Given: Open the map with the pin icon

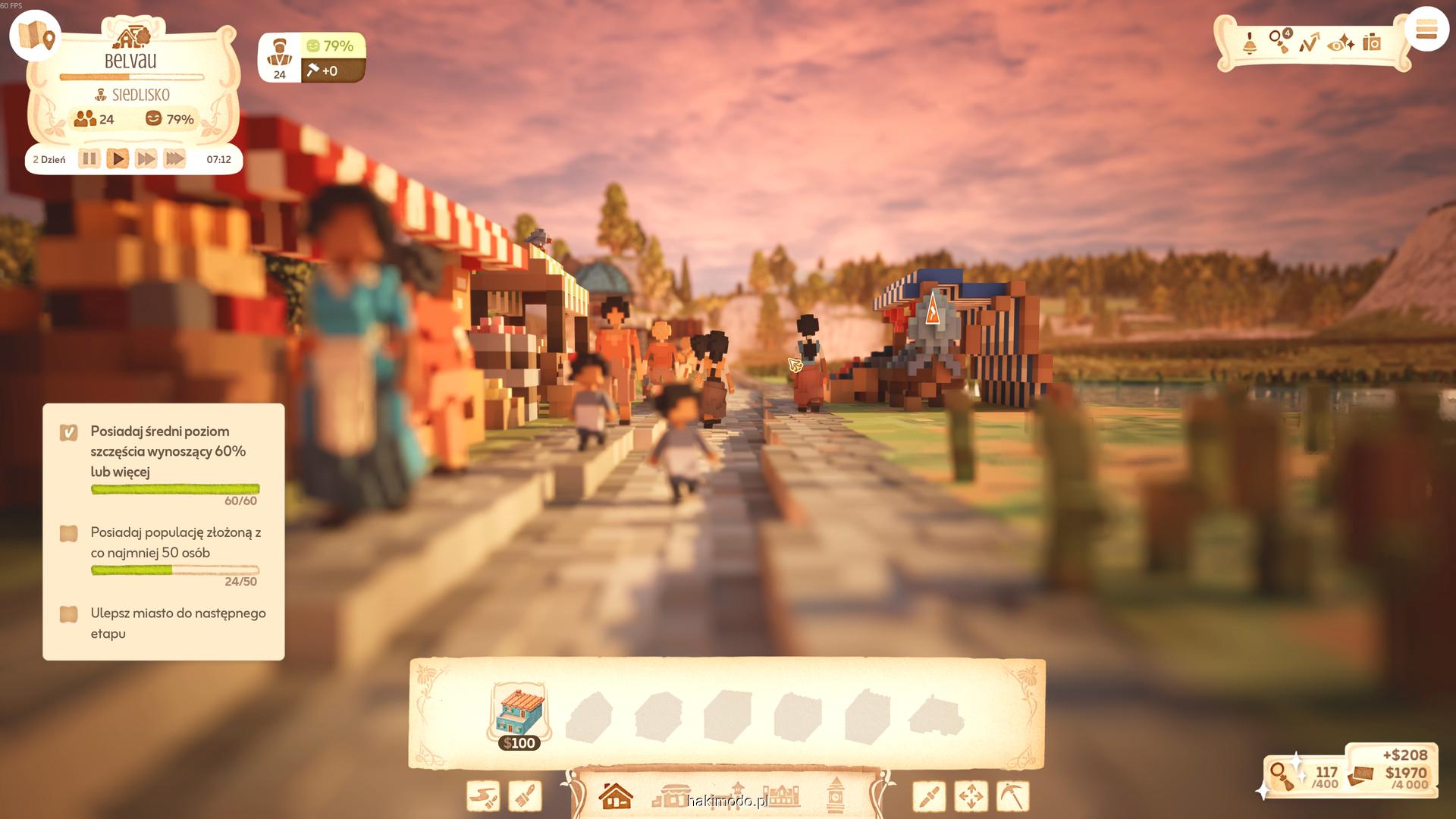Looking at the screenshot, I should pyautogui.click(x=36, y=36).
